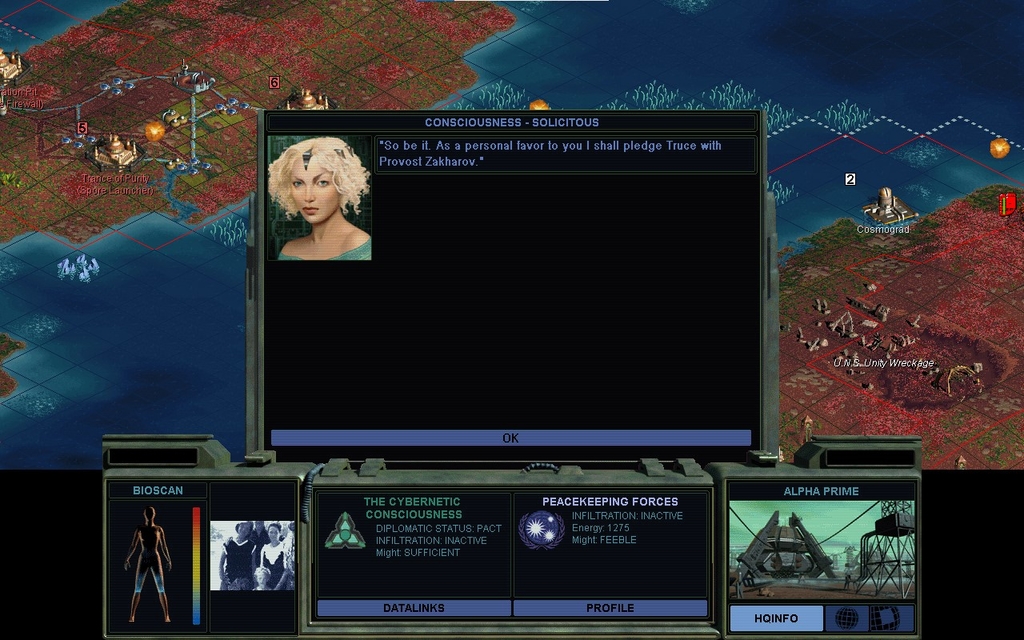Select the HQINFO tab
This screenshot has height=640, width=1024.
[776, 618]
